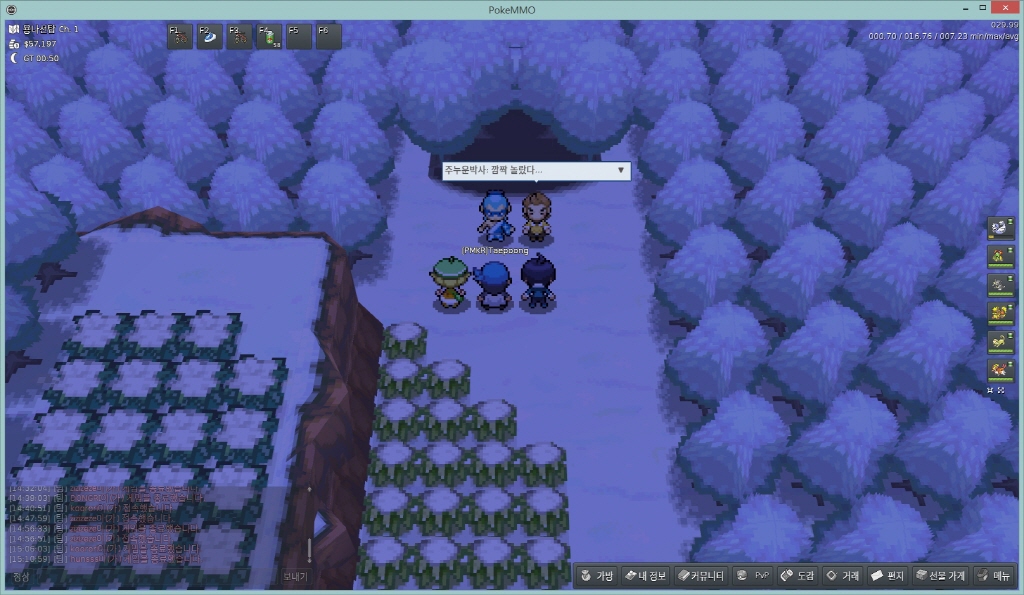Open the 도감 Pokédex

pyautogui.click(x=798, y=576)
